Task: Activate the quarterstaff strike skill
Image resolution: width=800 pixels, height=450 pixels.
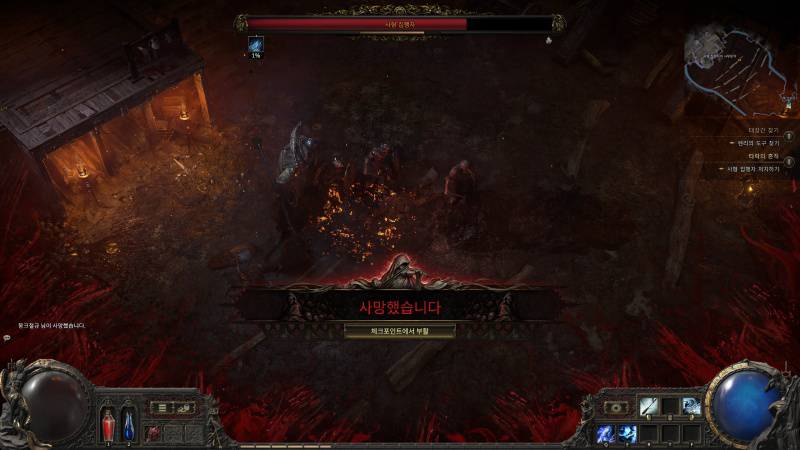Action: point(649,406)
